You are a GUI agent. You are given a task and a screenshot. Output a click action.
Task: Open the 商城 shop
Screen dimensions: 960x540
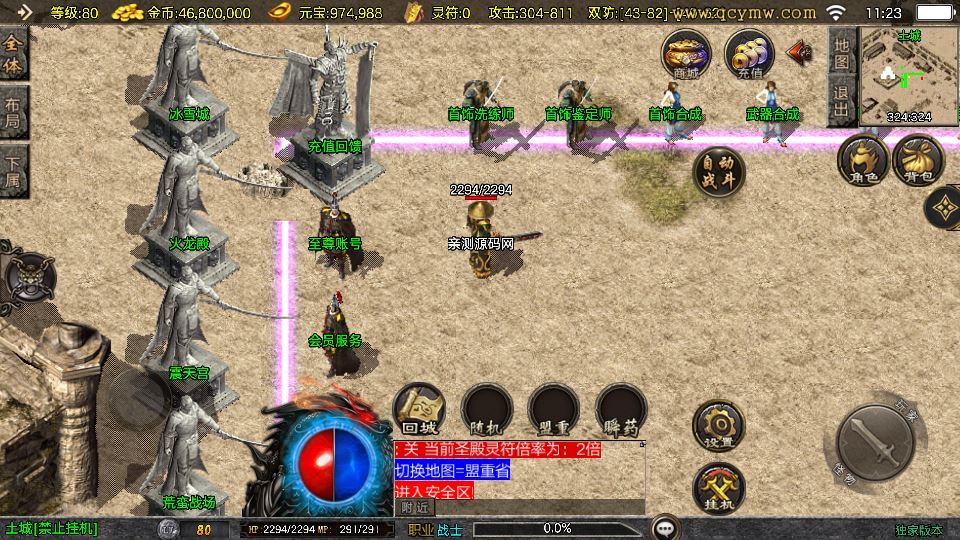coord(686,54)
